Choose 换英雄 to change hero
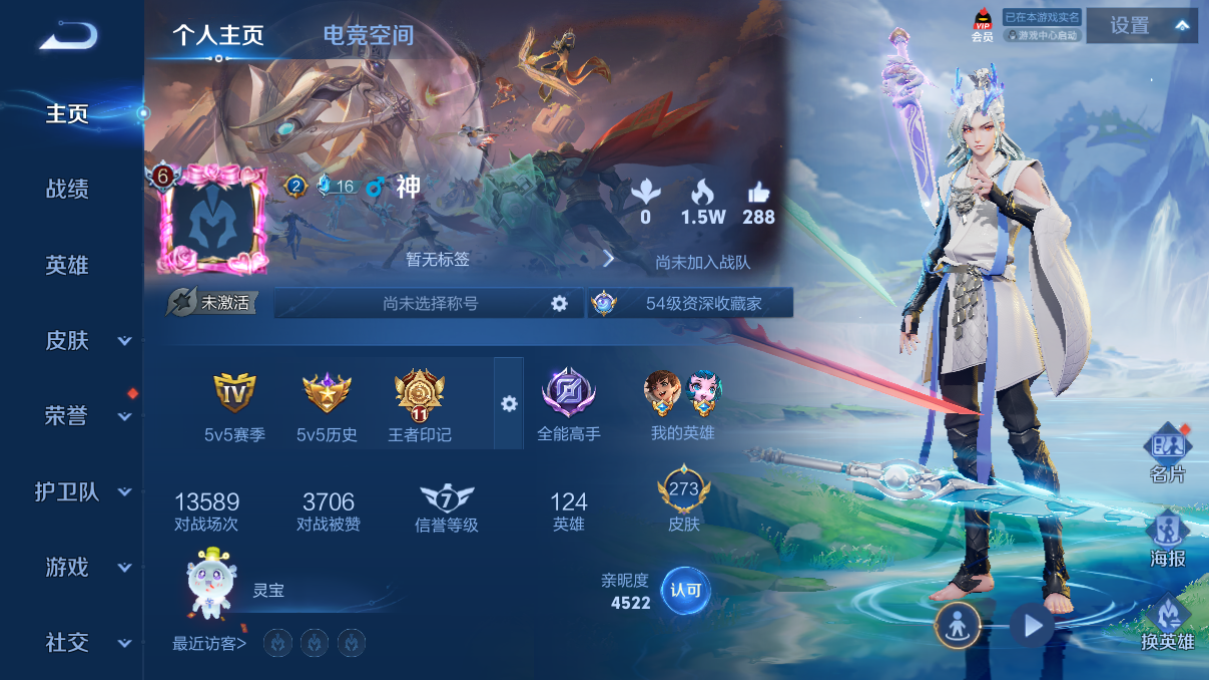Image resolution: width=1209 pixels, height=680 pixels. pyautogui.click(x=1167, y=624)
